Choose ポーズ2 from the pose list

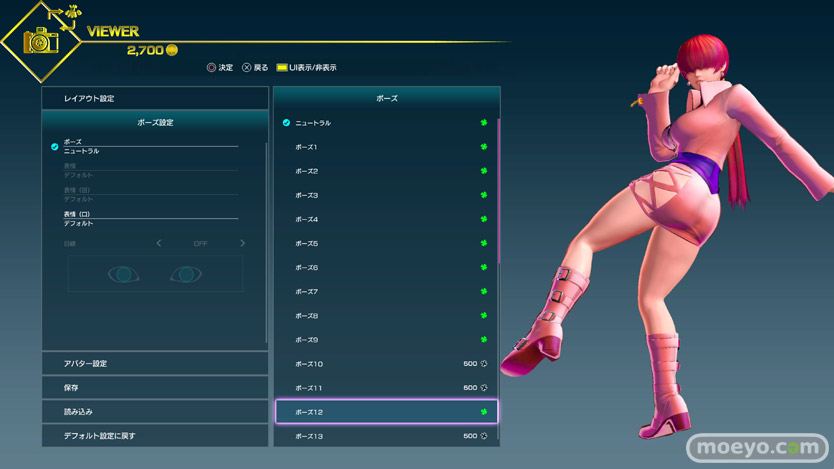386,171
